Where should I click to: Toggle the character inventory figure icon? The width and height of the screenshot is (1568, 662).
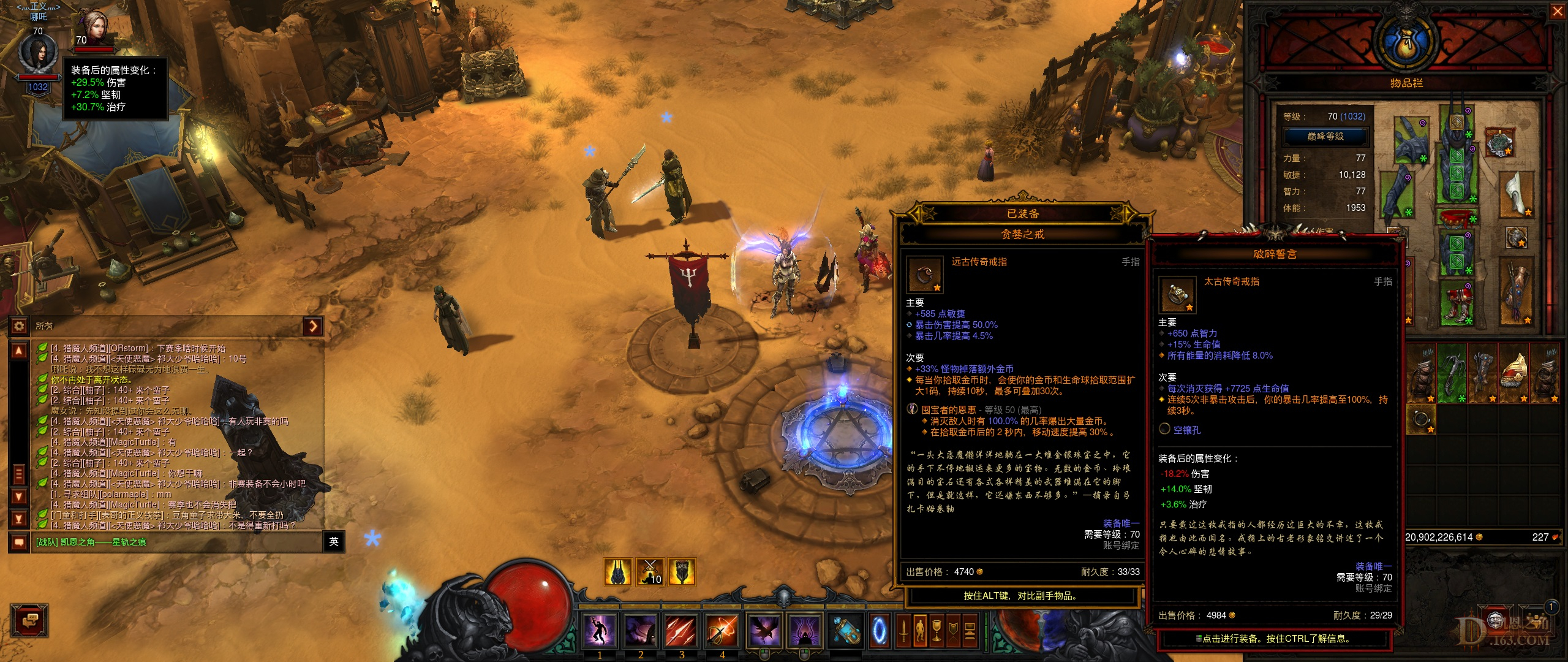920,630
